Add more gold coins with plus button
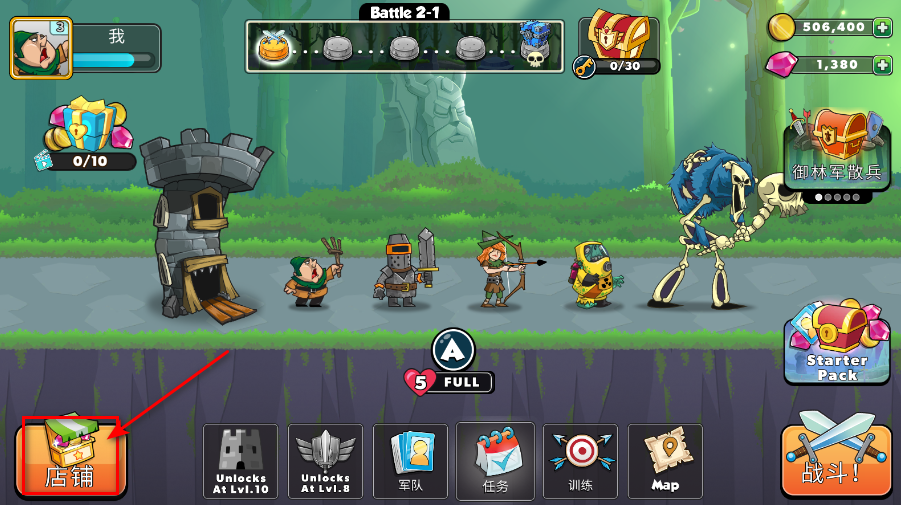 [x=882, y=27]
